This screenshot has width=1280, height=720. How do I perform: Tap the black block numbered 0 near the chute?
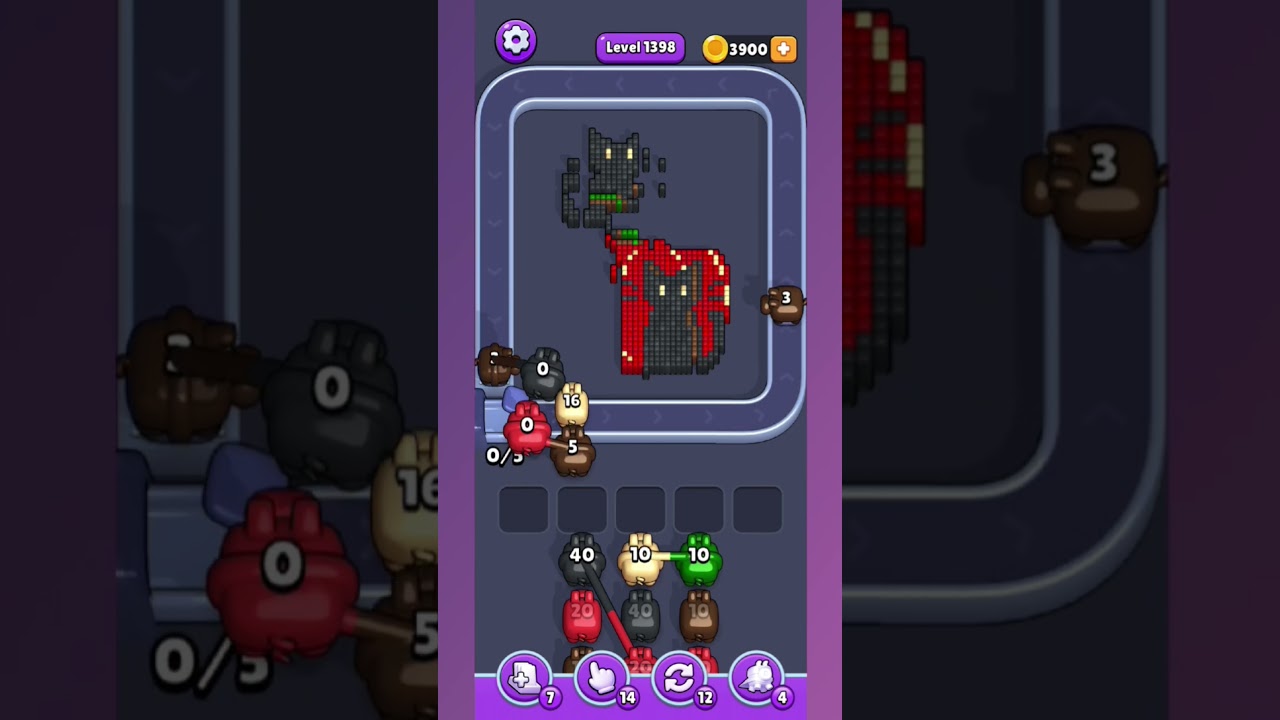point(543,372)
